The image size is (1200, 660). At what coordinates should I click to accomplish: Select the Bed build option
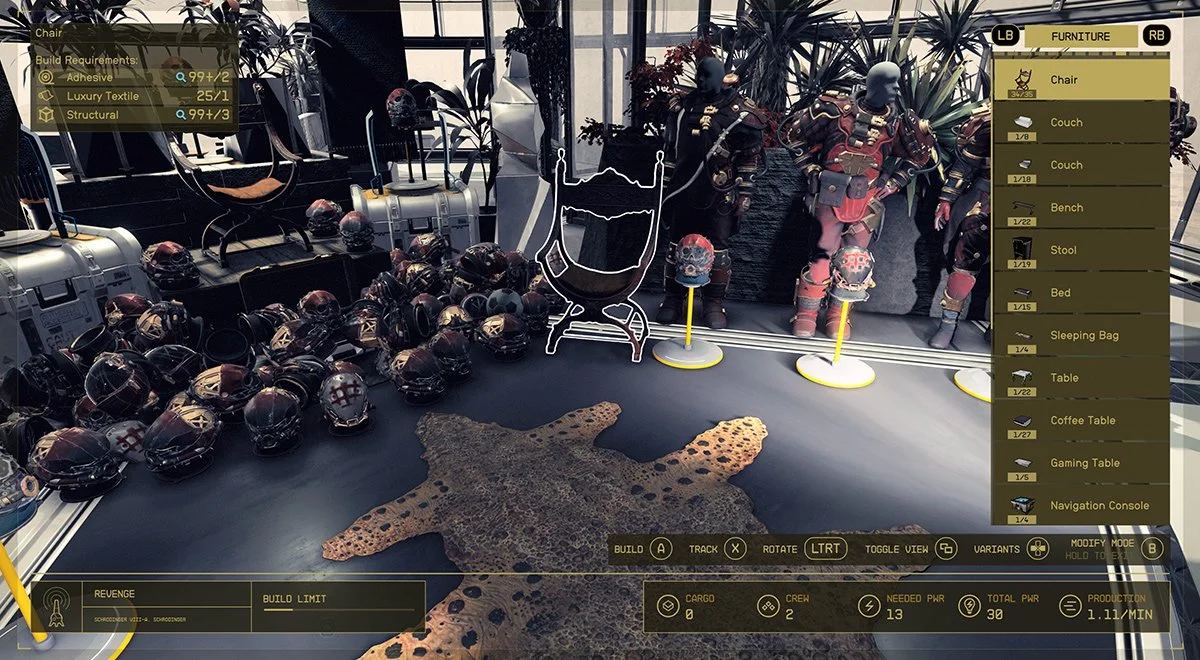[x=1080, y=292]
